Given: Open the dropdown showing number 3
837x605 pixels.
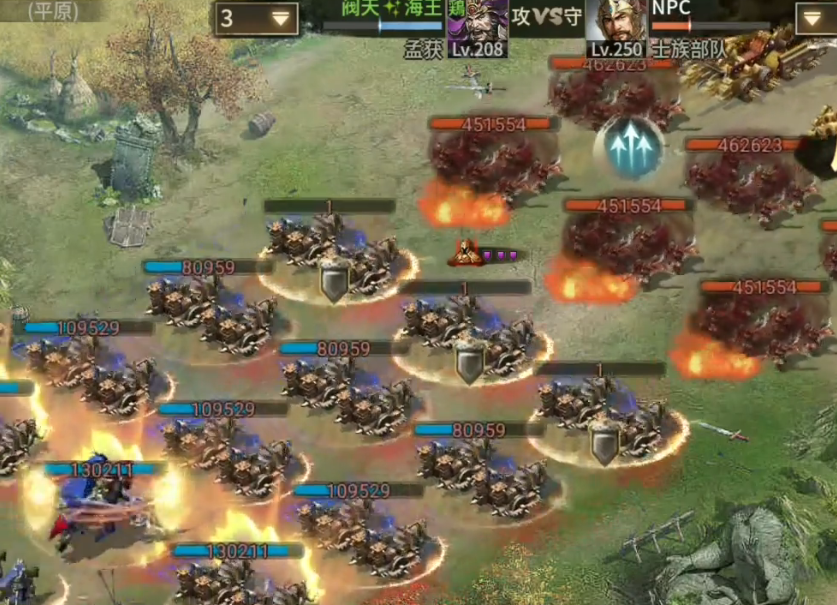Looking at the screenshot, I should tap(256, 18).
